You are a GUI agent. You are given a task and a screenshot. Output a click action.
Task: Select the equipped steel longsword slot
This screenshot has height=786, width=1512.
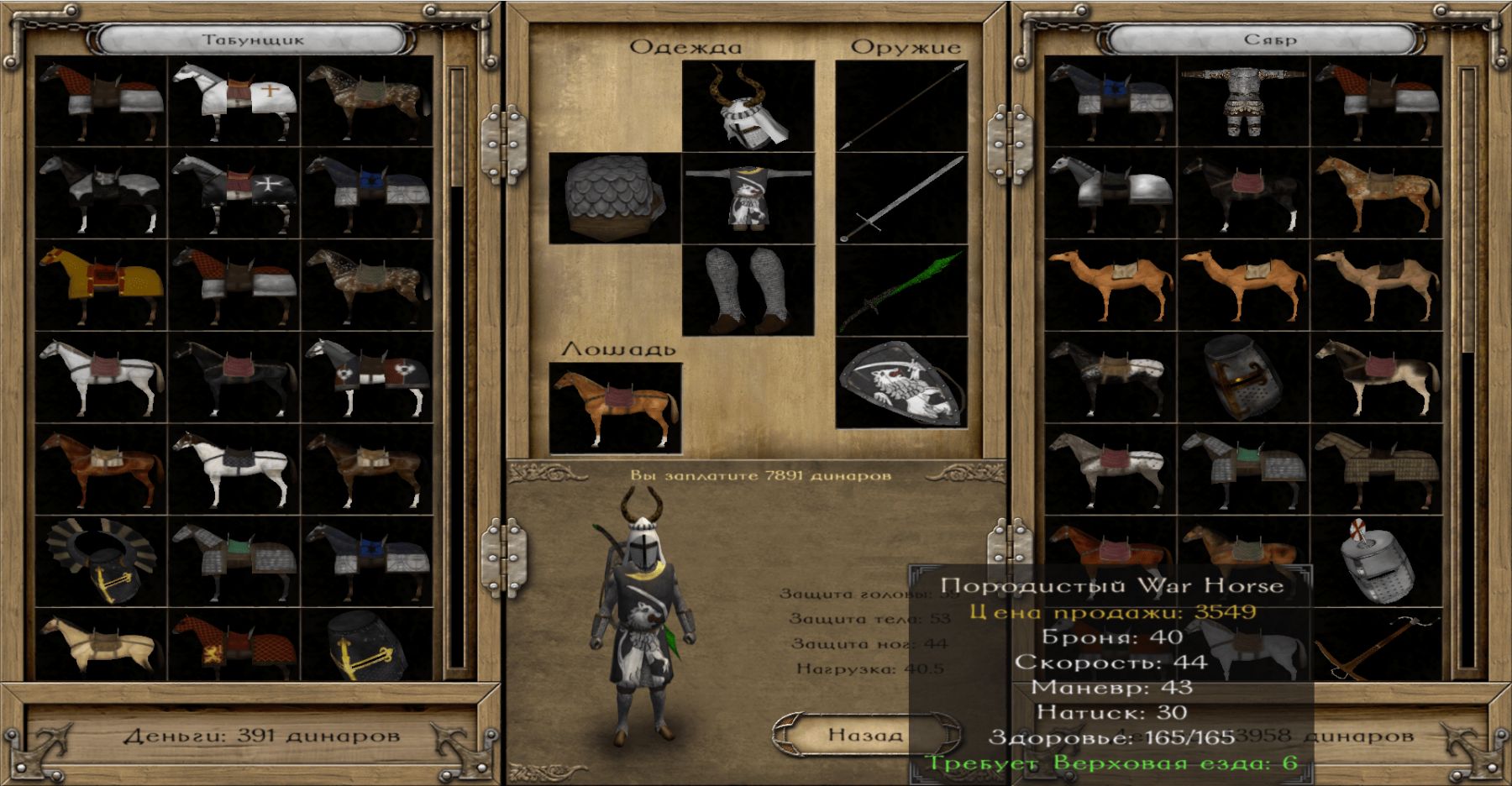point(901,198)
